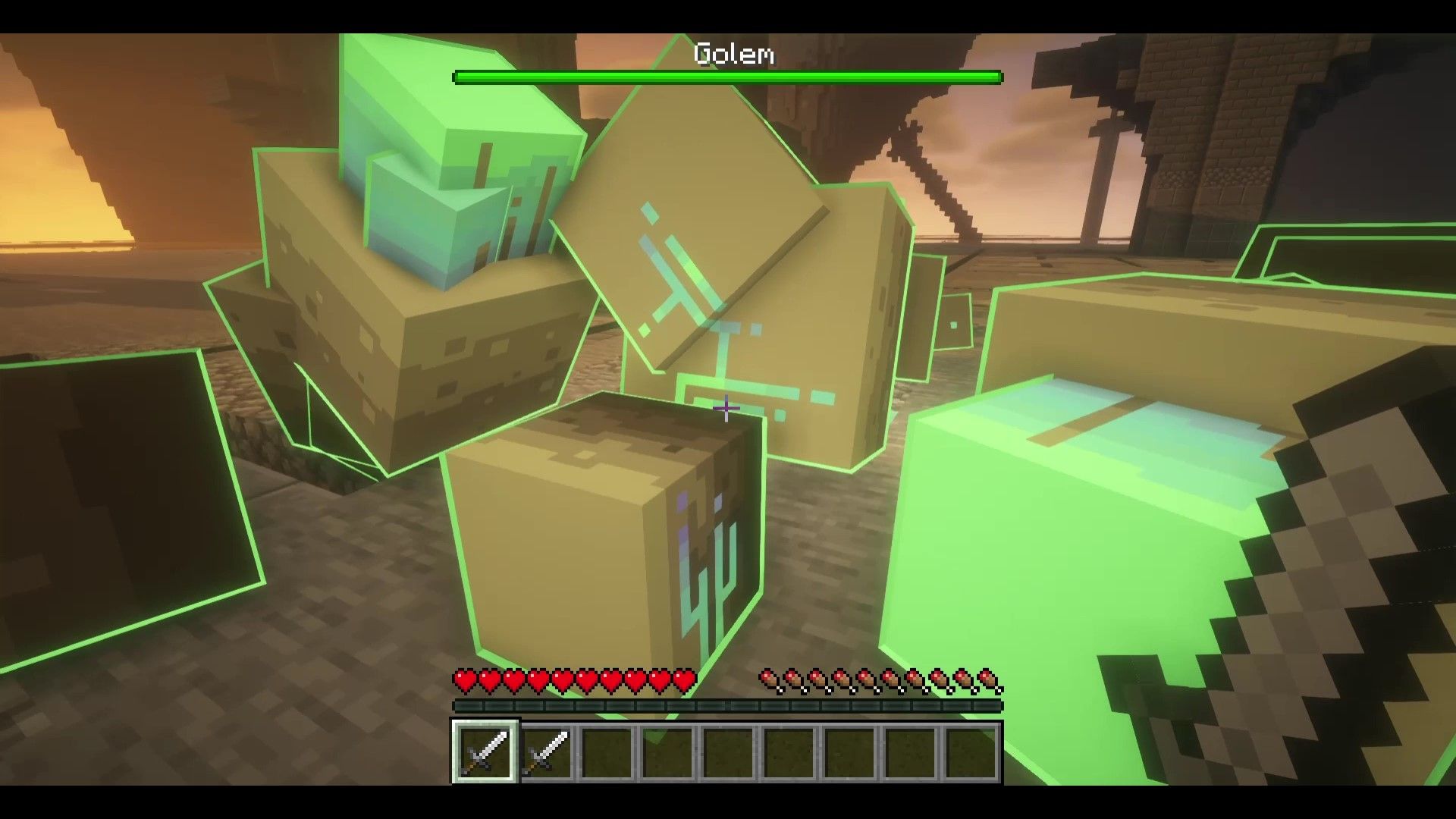Click the dark experience bar above the hotbar
This screenshot has width=1456, height=819.
pyautogui.click(x=728, y=706)
